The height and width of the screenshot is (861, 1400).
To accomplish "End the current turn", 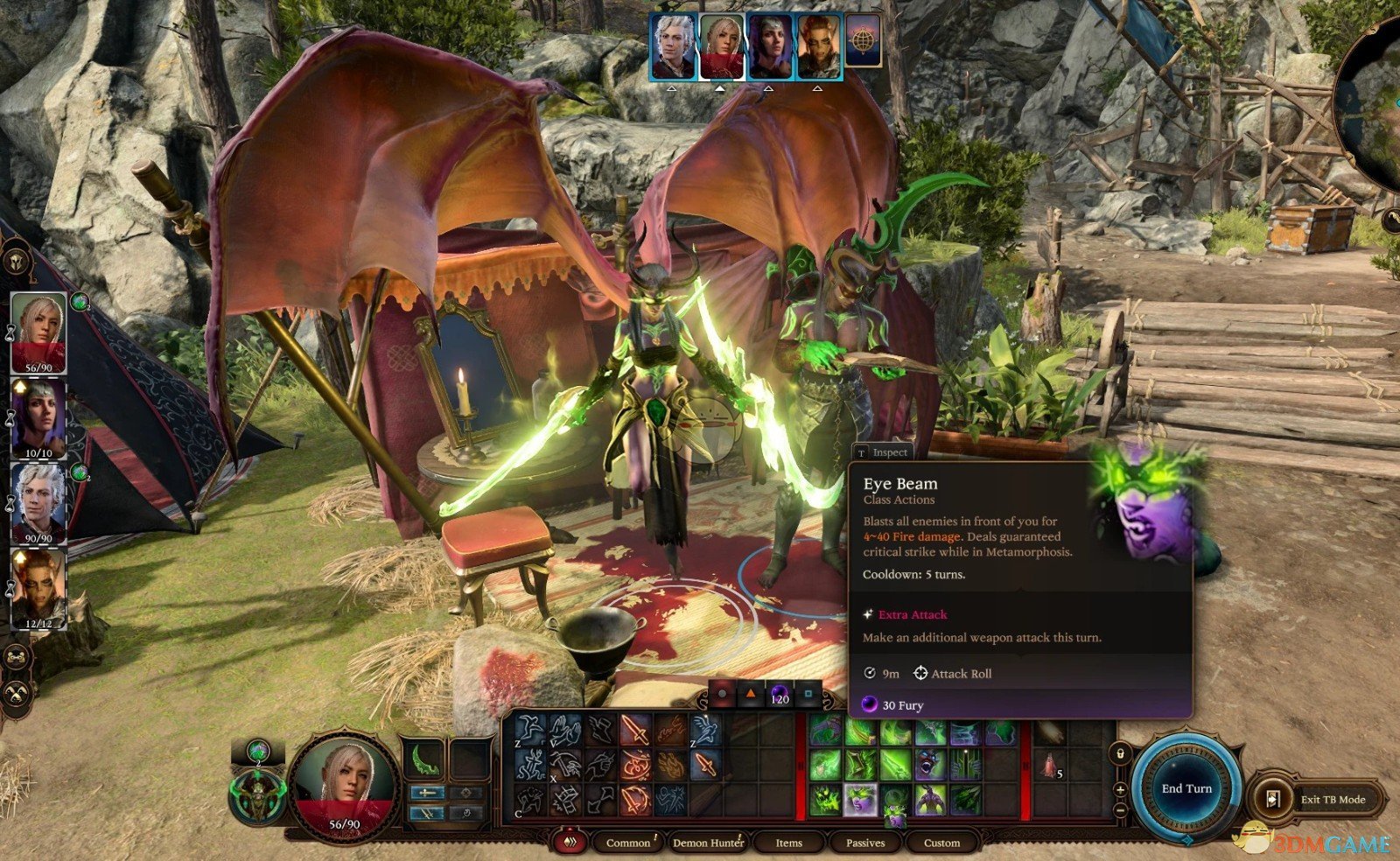I will pyautogui.click(x=1186, y=788).
